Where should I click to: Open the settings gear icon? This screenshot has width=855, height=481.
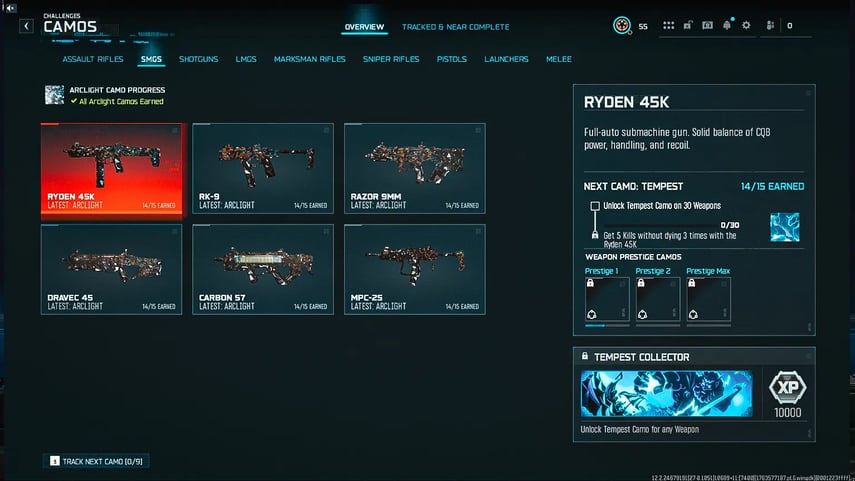click(746, 25)
